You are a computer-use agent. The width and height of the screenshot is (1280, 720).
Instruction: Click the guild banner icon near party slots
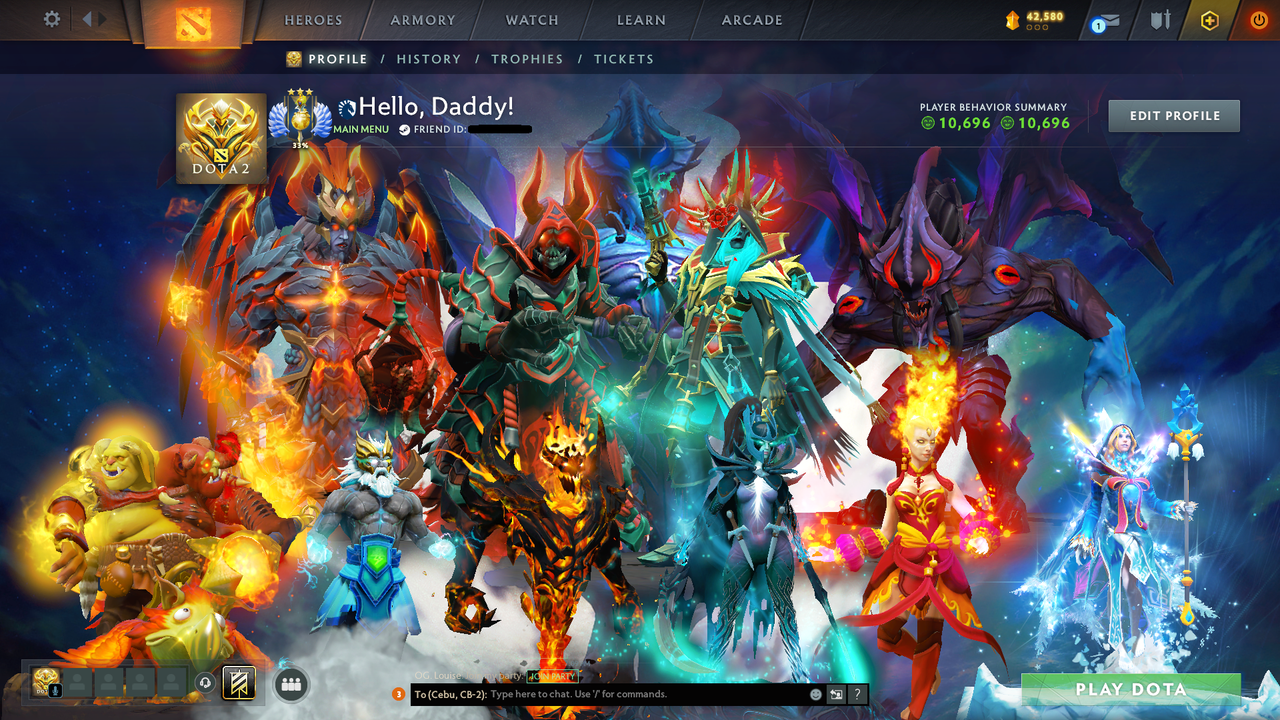240,684
